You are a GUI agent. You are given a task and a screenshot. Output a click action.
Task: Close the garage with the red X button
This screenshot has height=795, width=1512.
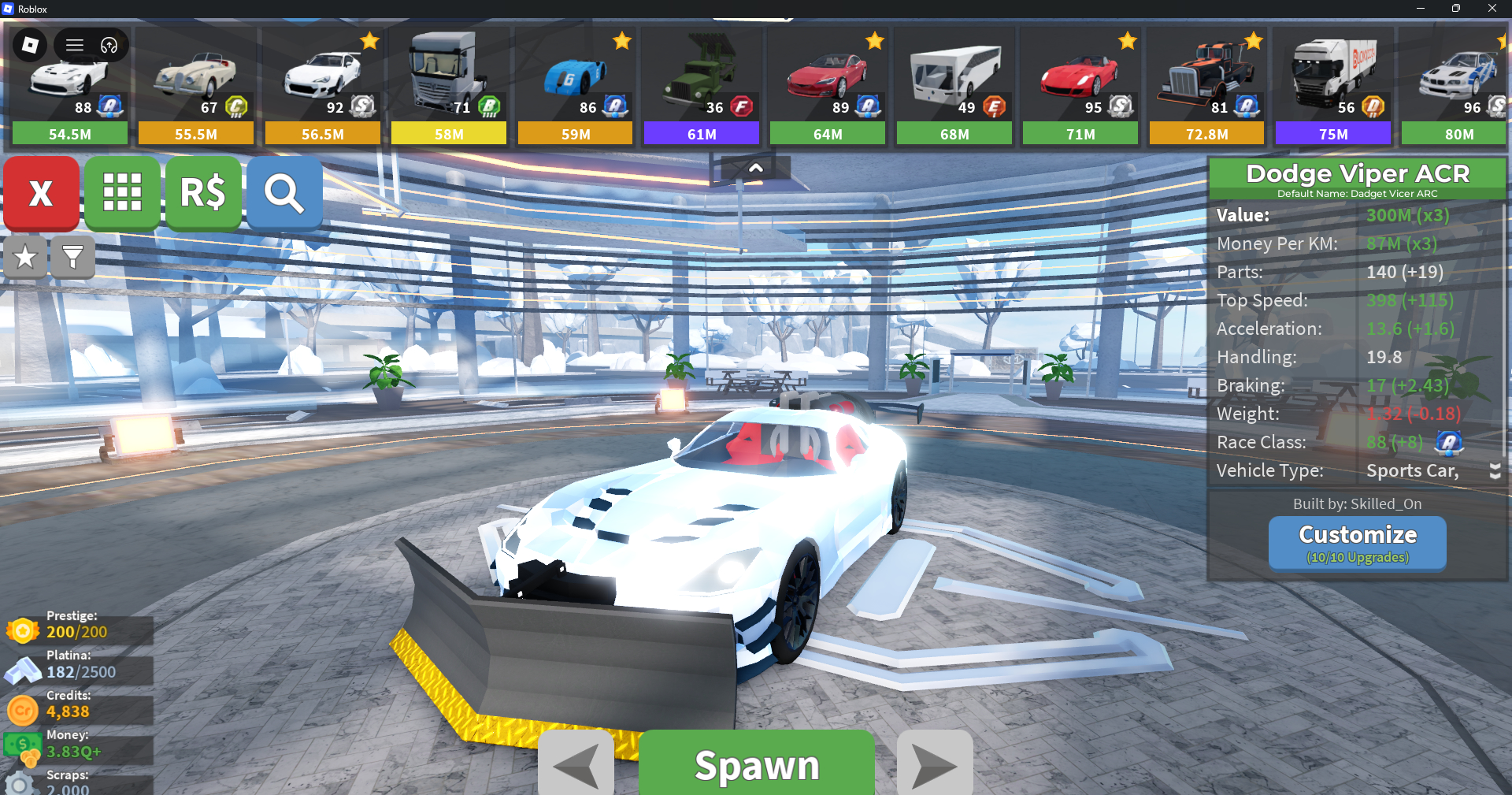[x=41, y=193]
